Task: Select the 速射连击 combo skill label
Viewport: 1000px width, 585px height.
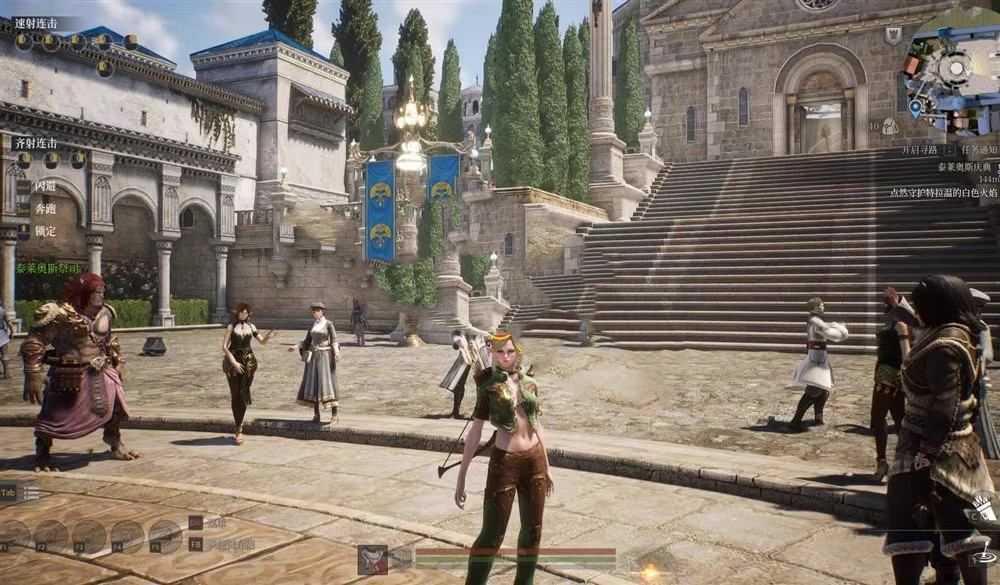Action: tap(36, 23)
